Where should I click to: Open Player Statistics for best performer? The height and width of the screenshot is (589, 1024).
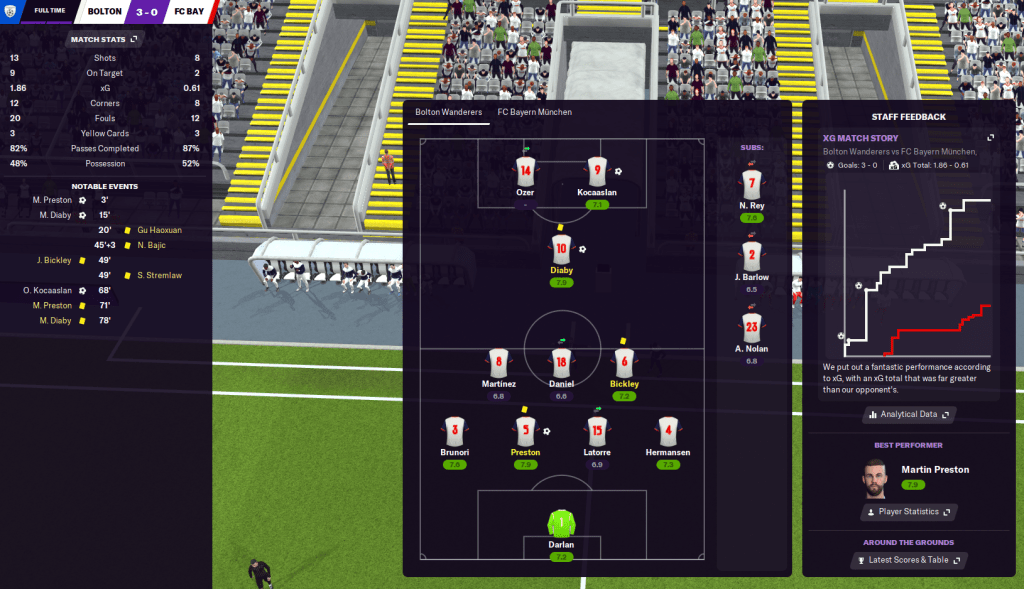point(908,512)
